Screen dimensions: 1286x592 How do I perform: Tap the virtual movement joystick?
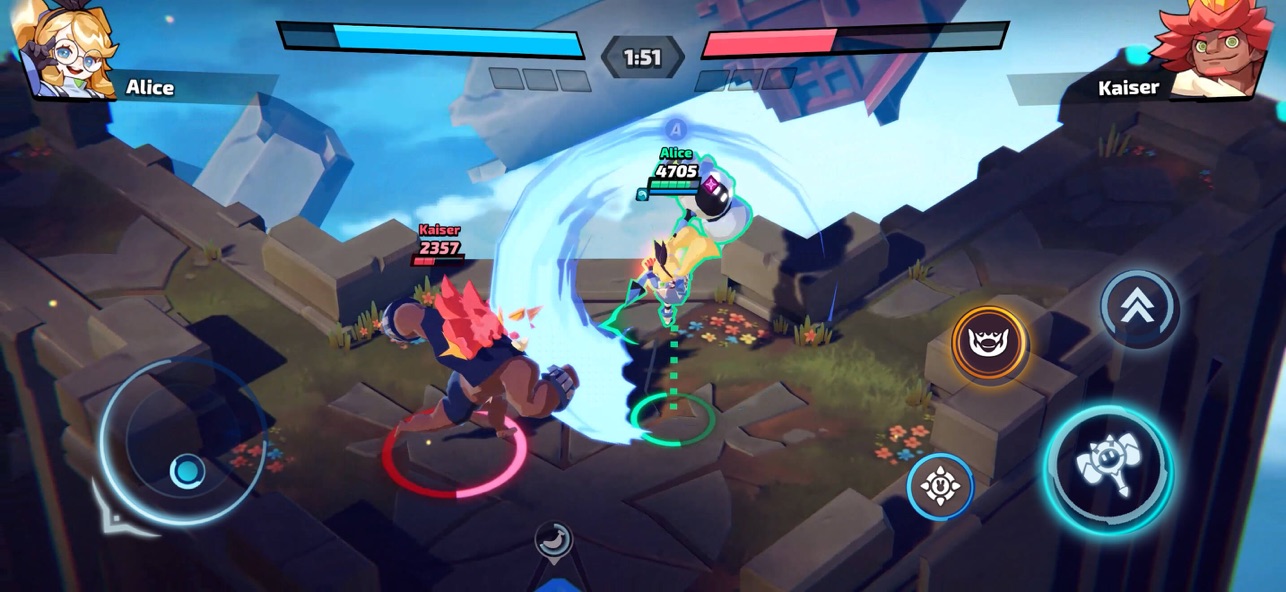(187, 470)
